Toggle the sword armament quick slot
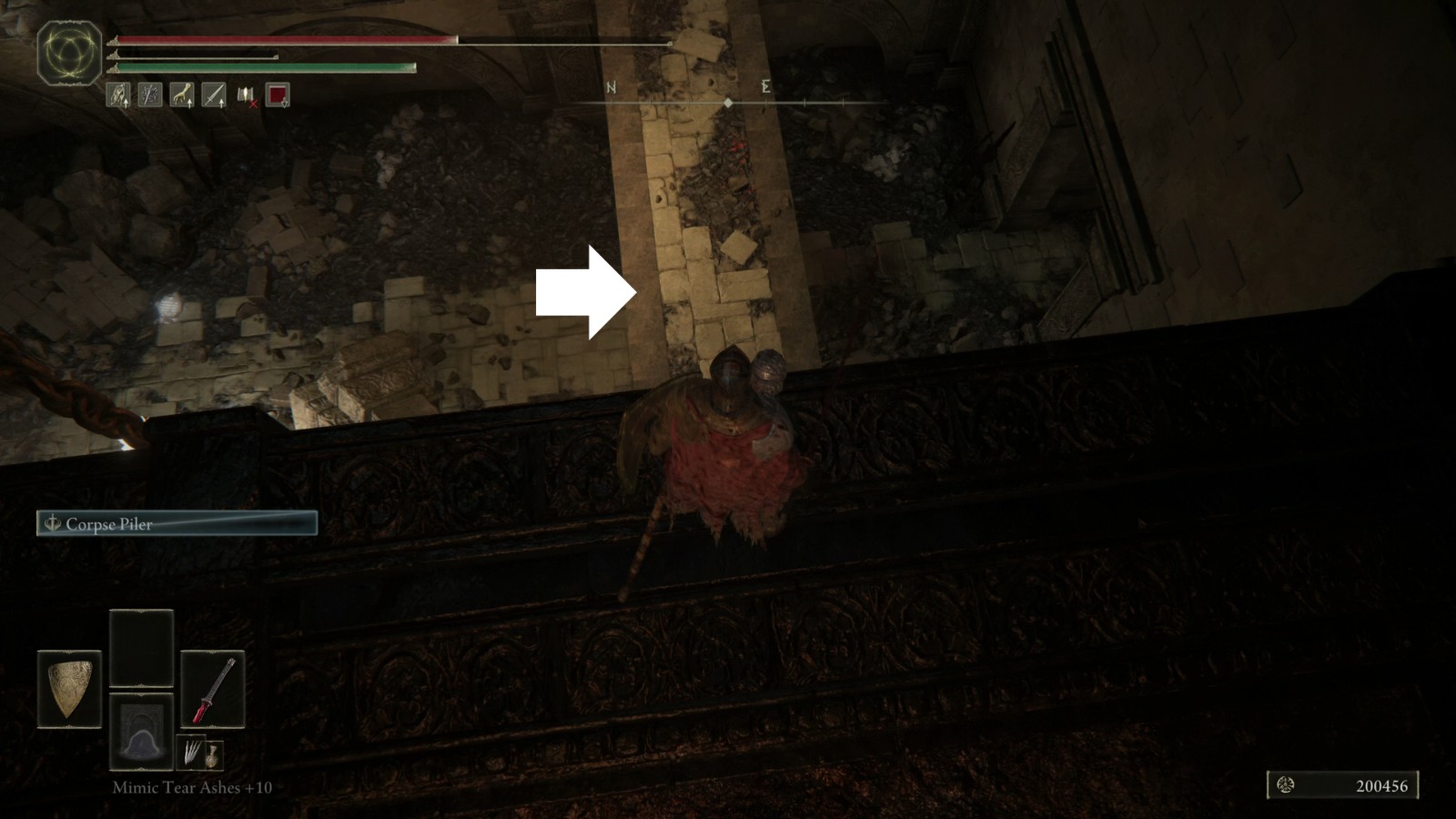The height and width of the screenshot is (819, 1456). pos(212,95)
